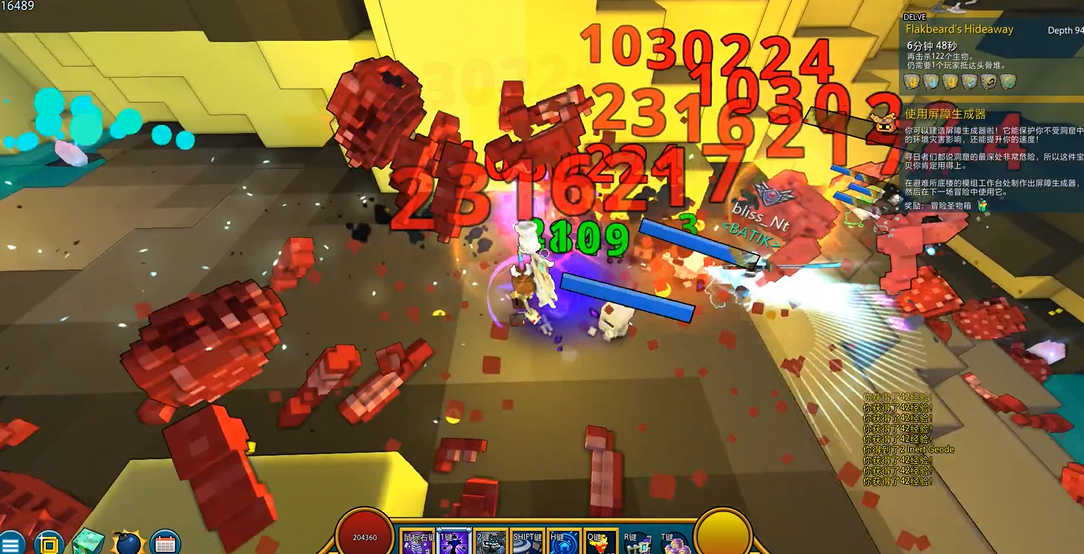Use the ability in the 2 key slot
This screenshot has height=554, width=1084.
pyautogui.click(x=490, y=542)
